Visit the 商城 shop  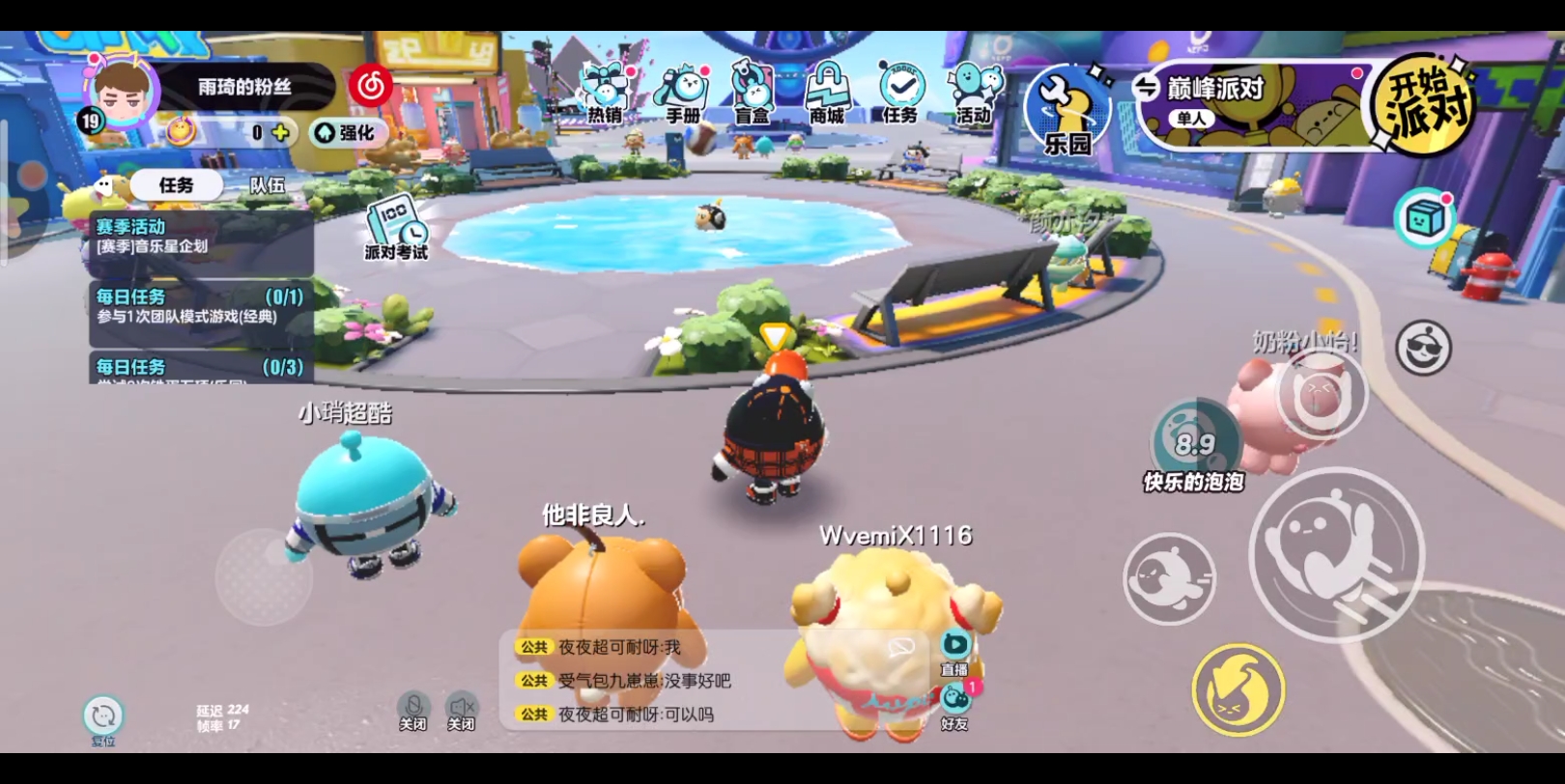[x=827, y=94]
